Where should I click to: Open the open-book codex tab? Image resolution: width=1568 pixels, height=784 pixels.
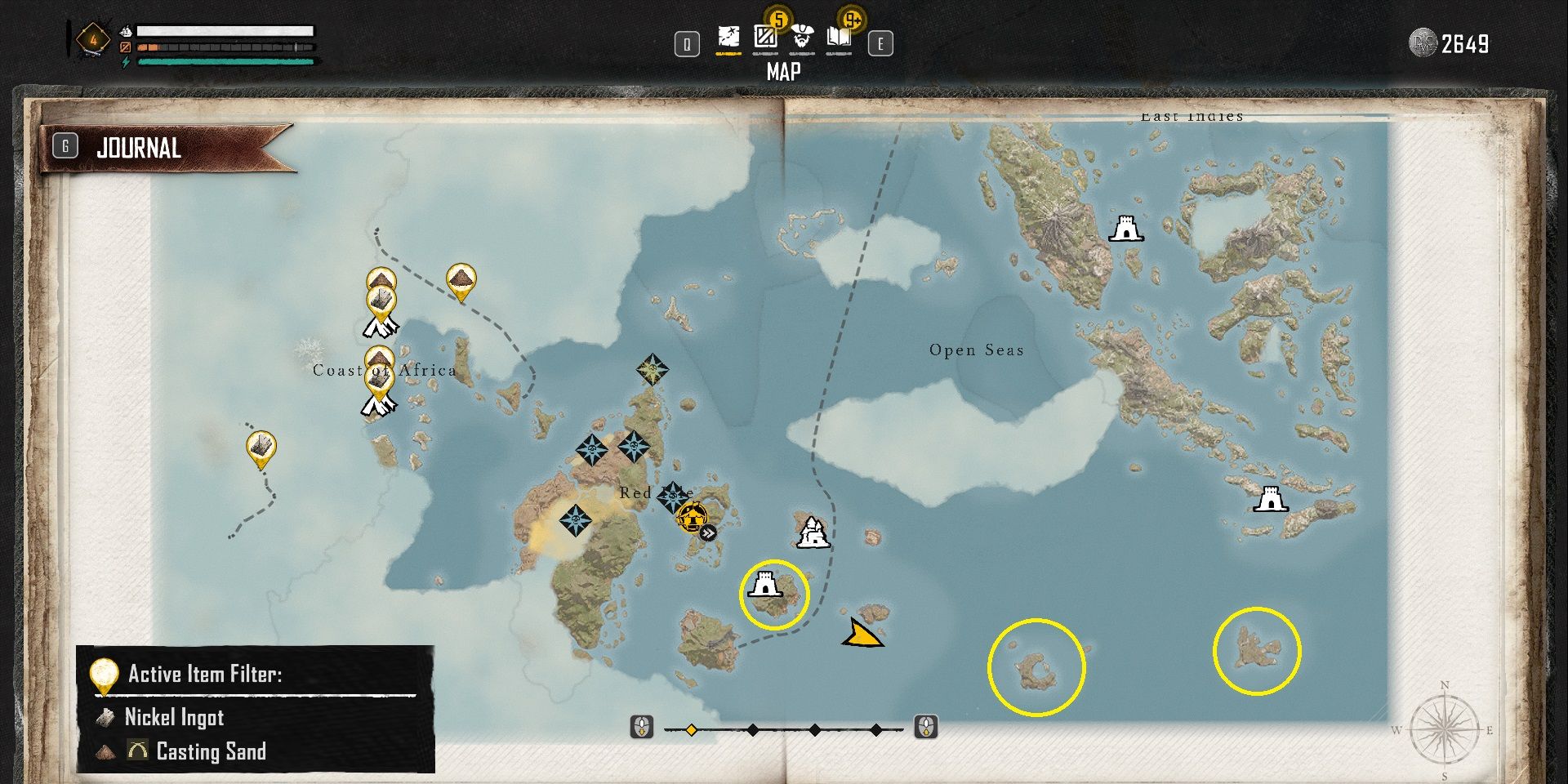(839, 38)
